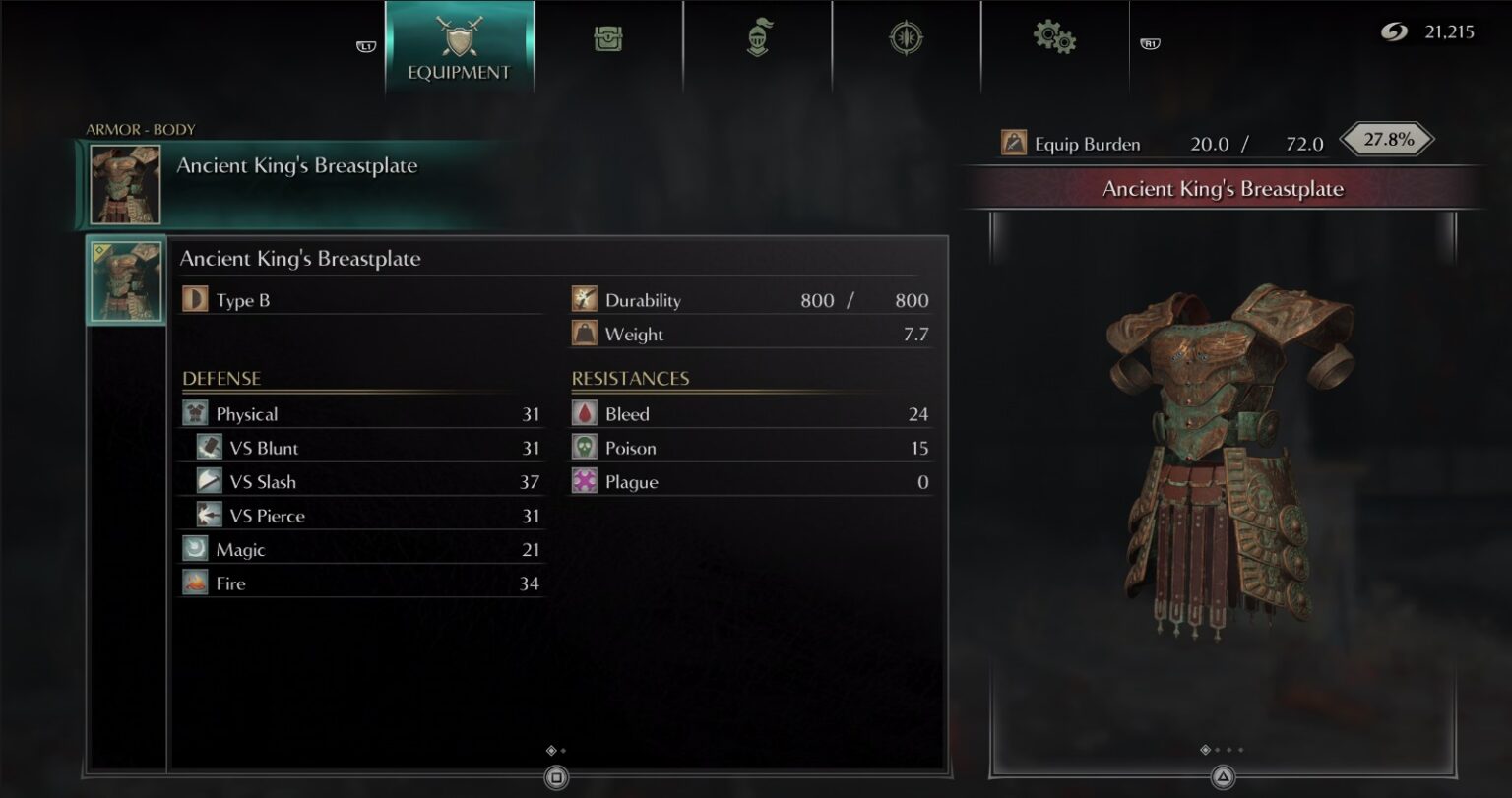The width and height of the screenshot is (1512, 798).
Task: Select the Physical defense armor icon
Action: [194, 413]
